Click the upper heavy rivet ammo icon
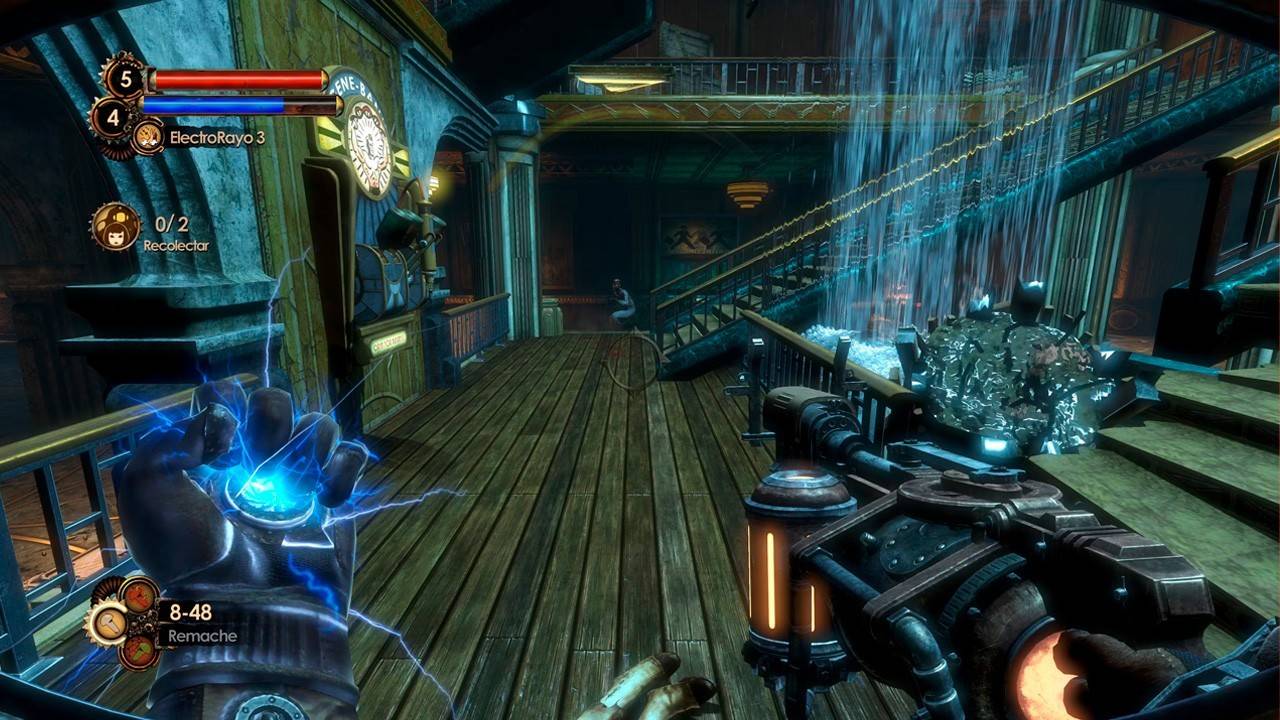Viewport: 1280px width, 720px height. pos(138,597)
